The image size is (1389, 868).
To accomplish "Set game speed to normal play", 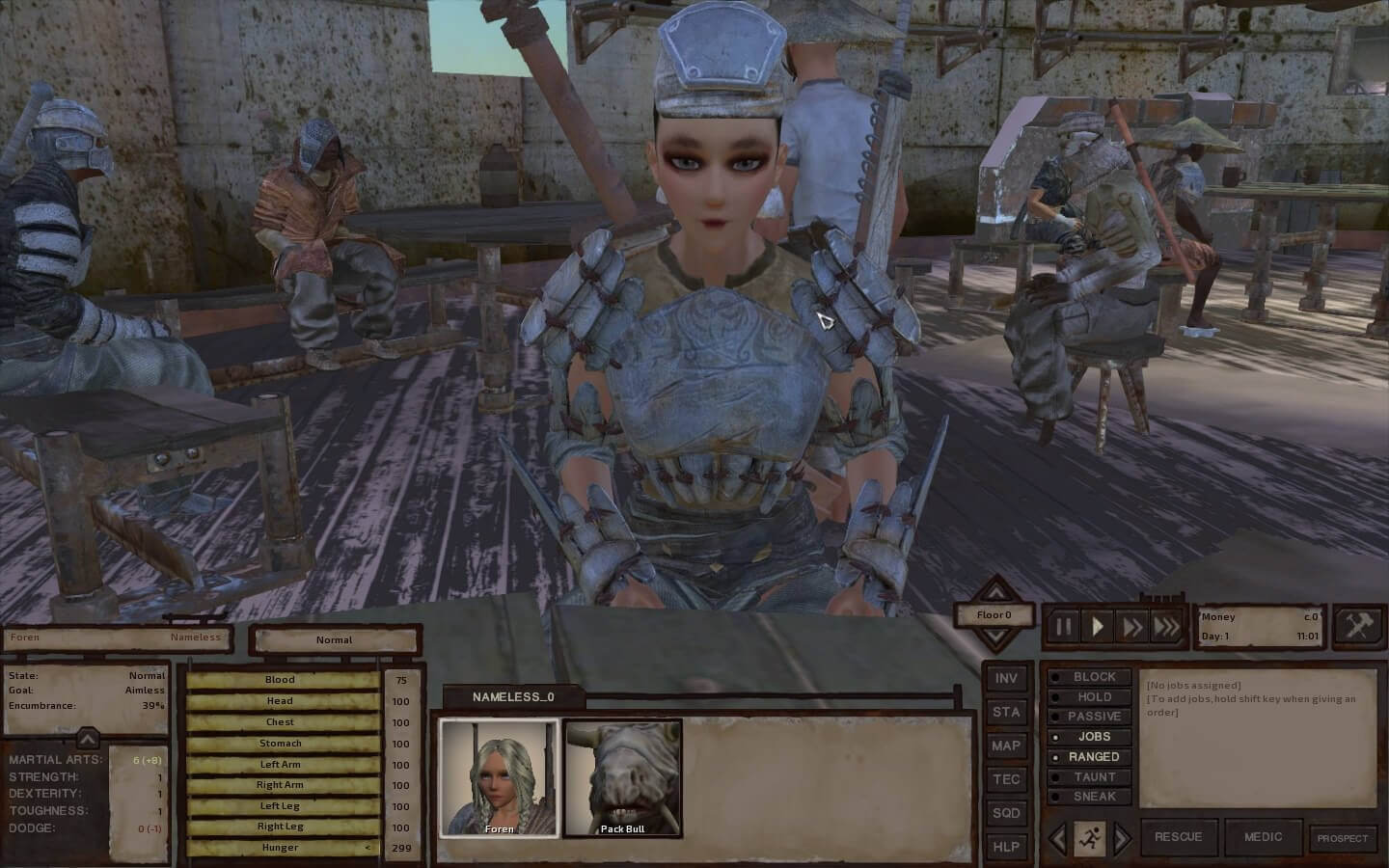I will coord(1098,627).
